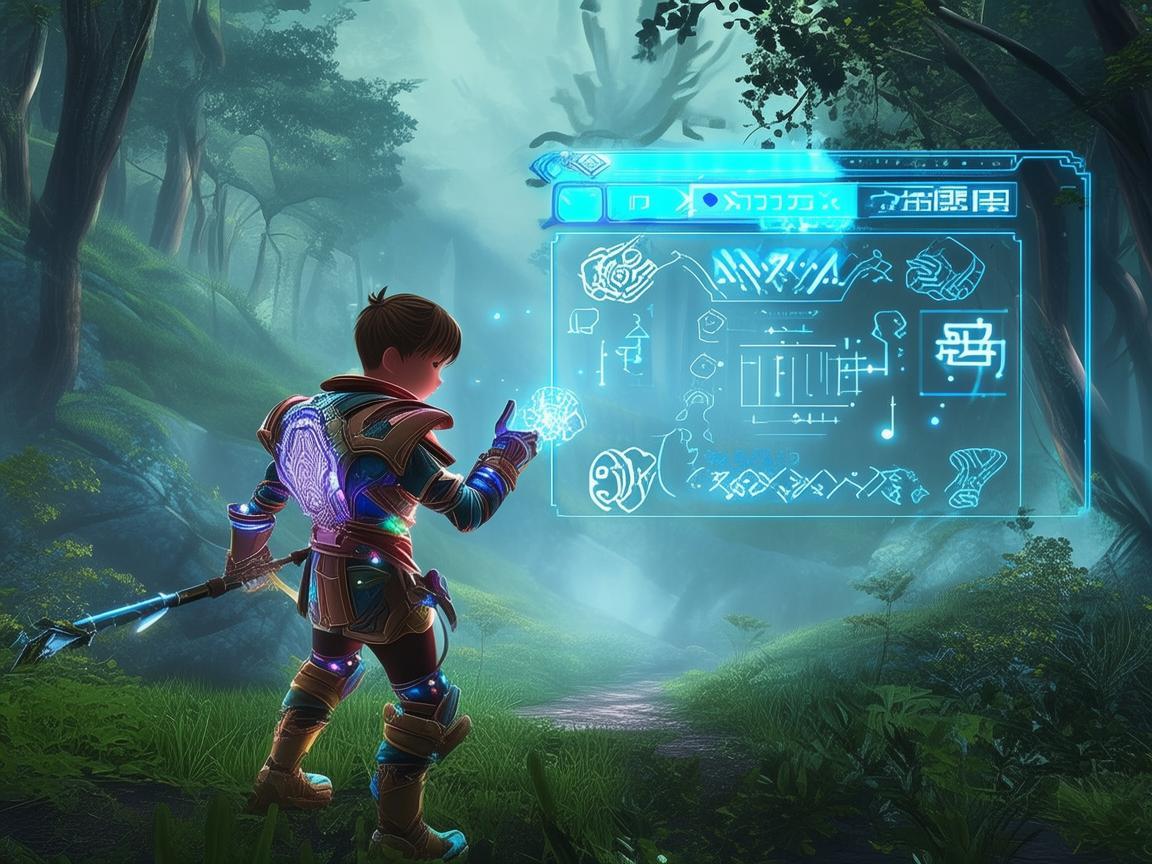This screenshot has height=864, width=1152.
Task: Open the blank cyan square tab
Action: tap(578, 202)
